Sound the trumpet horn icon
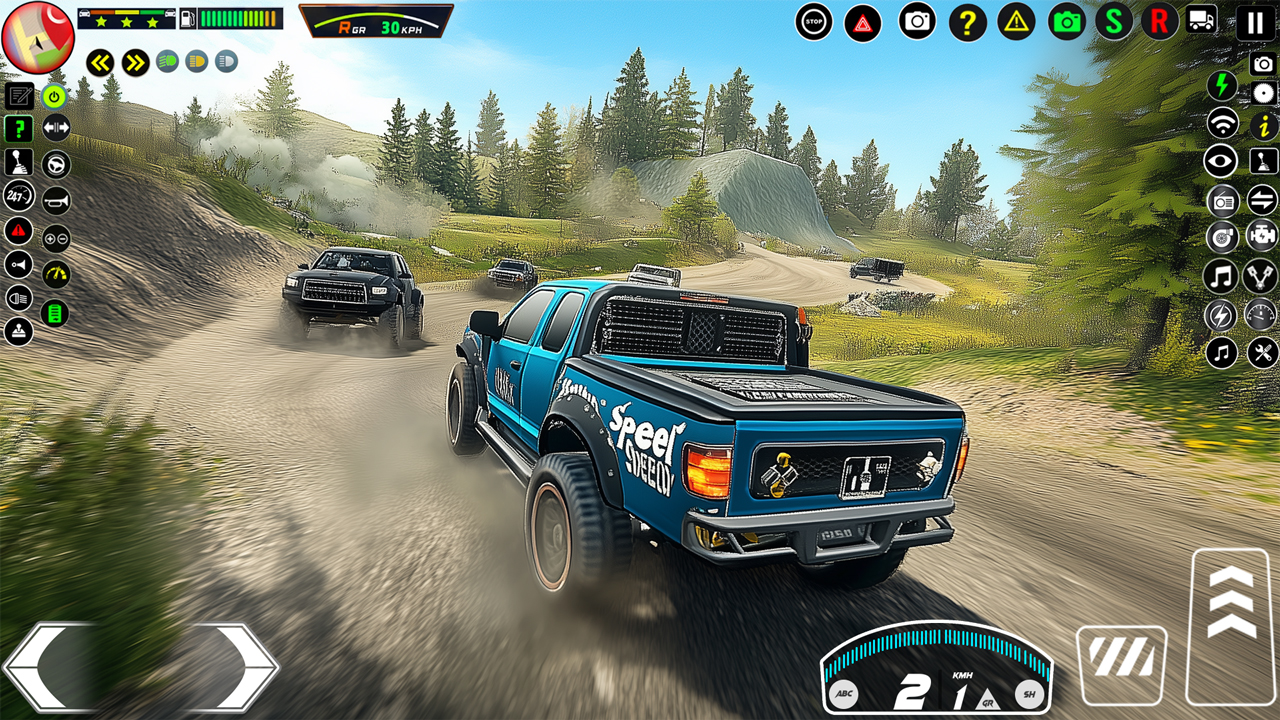The width and height of the screenshot is (1280, 720). coord(55,200)
